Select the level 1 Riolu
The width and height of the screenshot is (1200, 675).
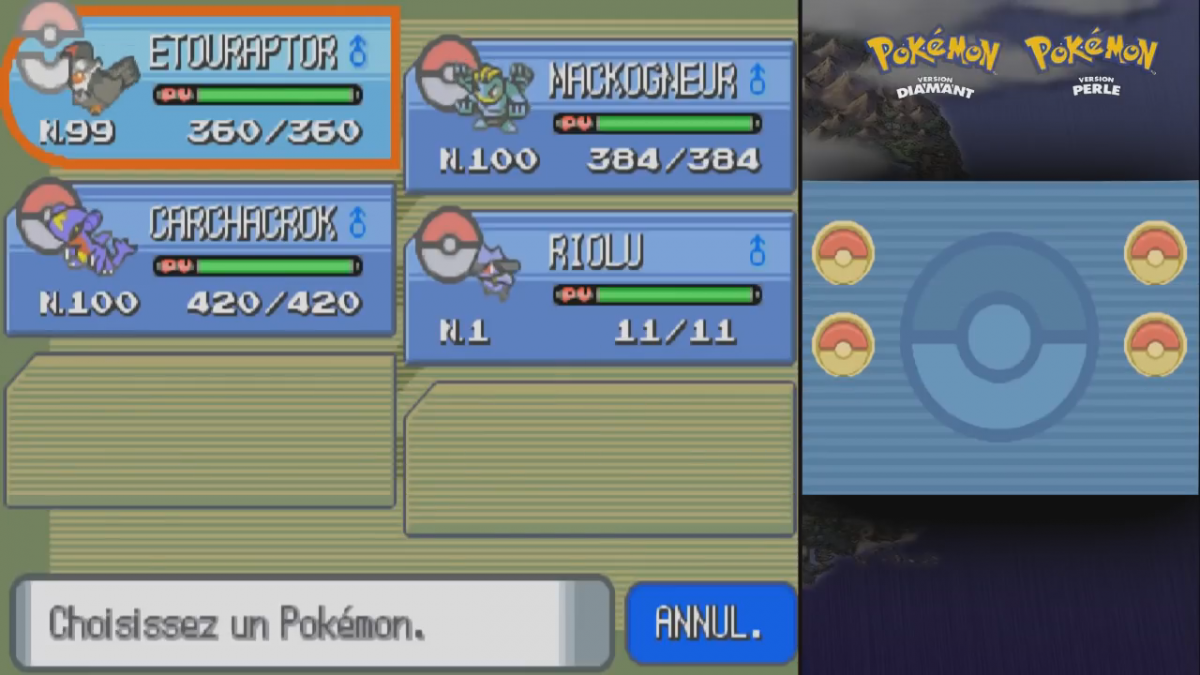pos(600,288)
